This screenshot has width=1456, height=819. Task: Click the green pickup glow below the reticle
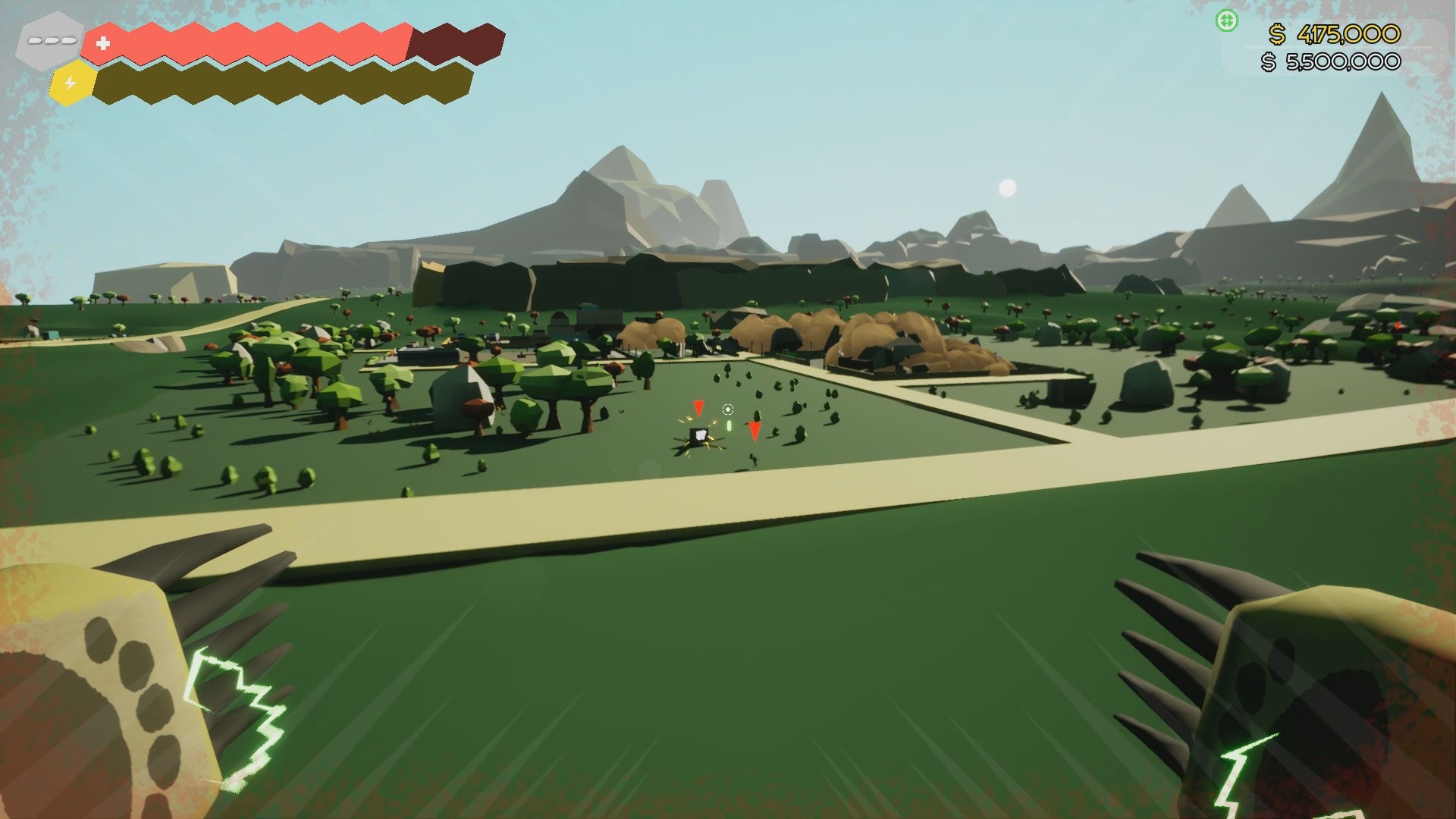(x=730, y=425)
